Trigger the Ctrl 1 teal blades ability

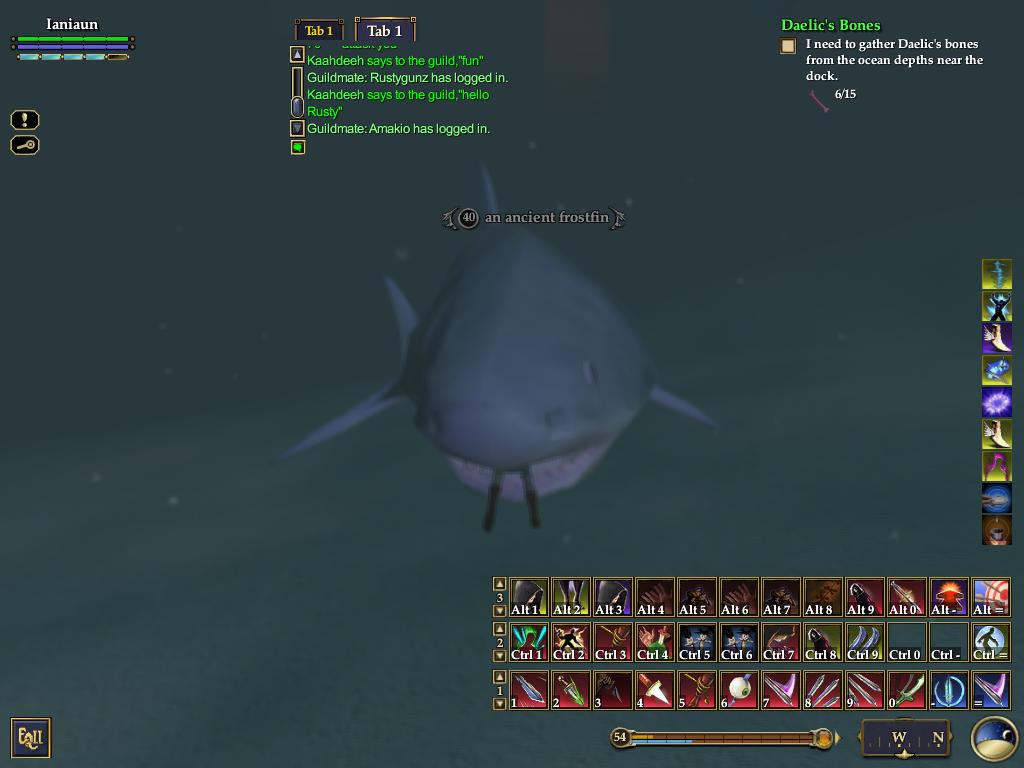tap(528, 642)
